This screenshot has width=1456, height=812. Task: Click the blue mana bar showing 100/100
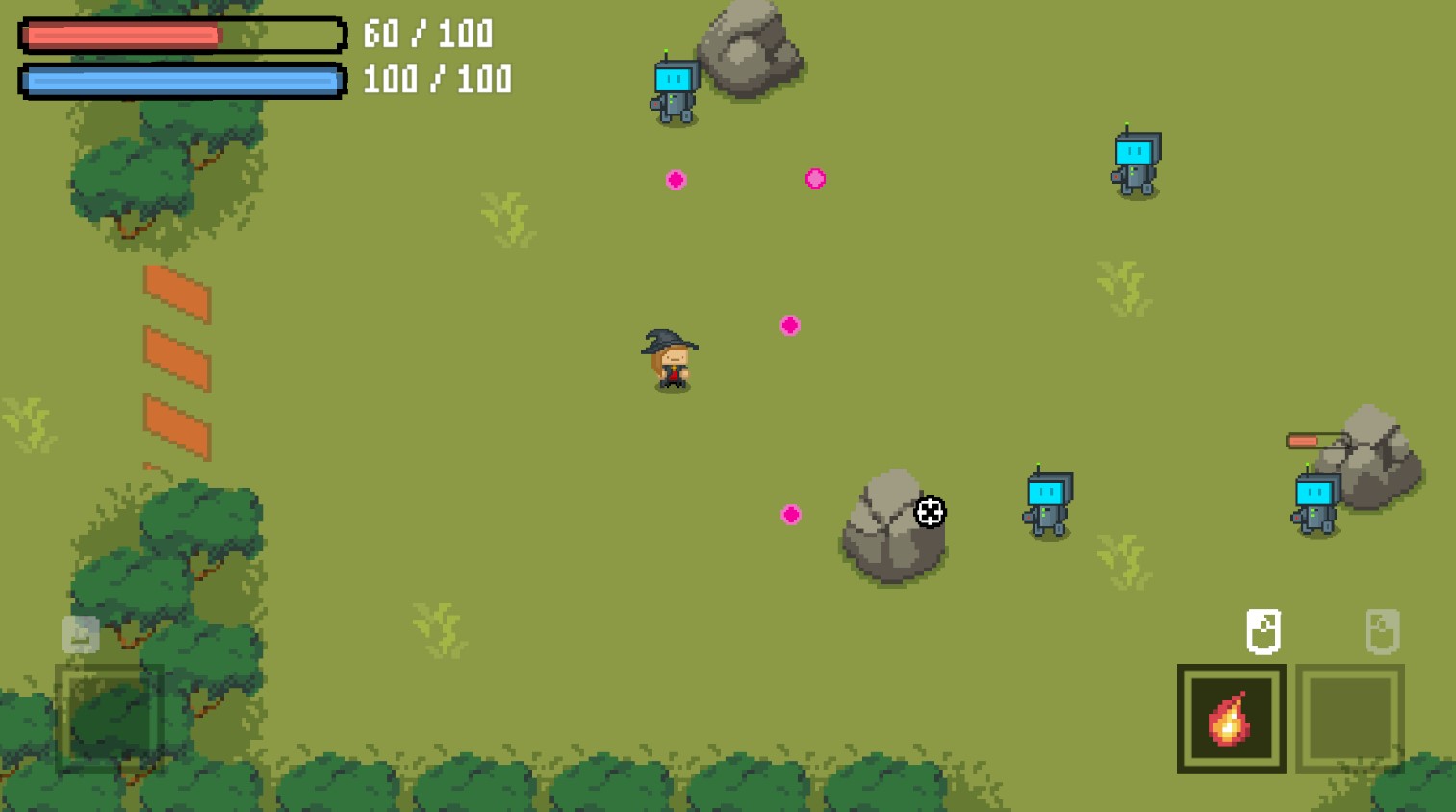coord(181,80)
